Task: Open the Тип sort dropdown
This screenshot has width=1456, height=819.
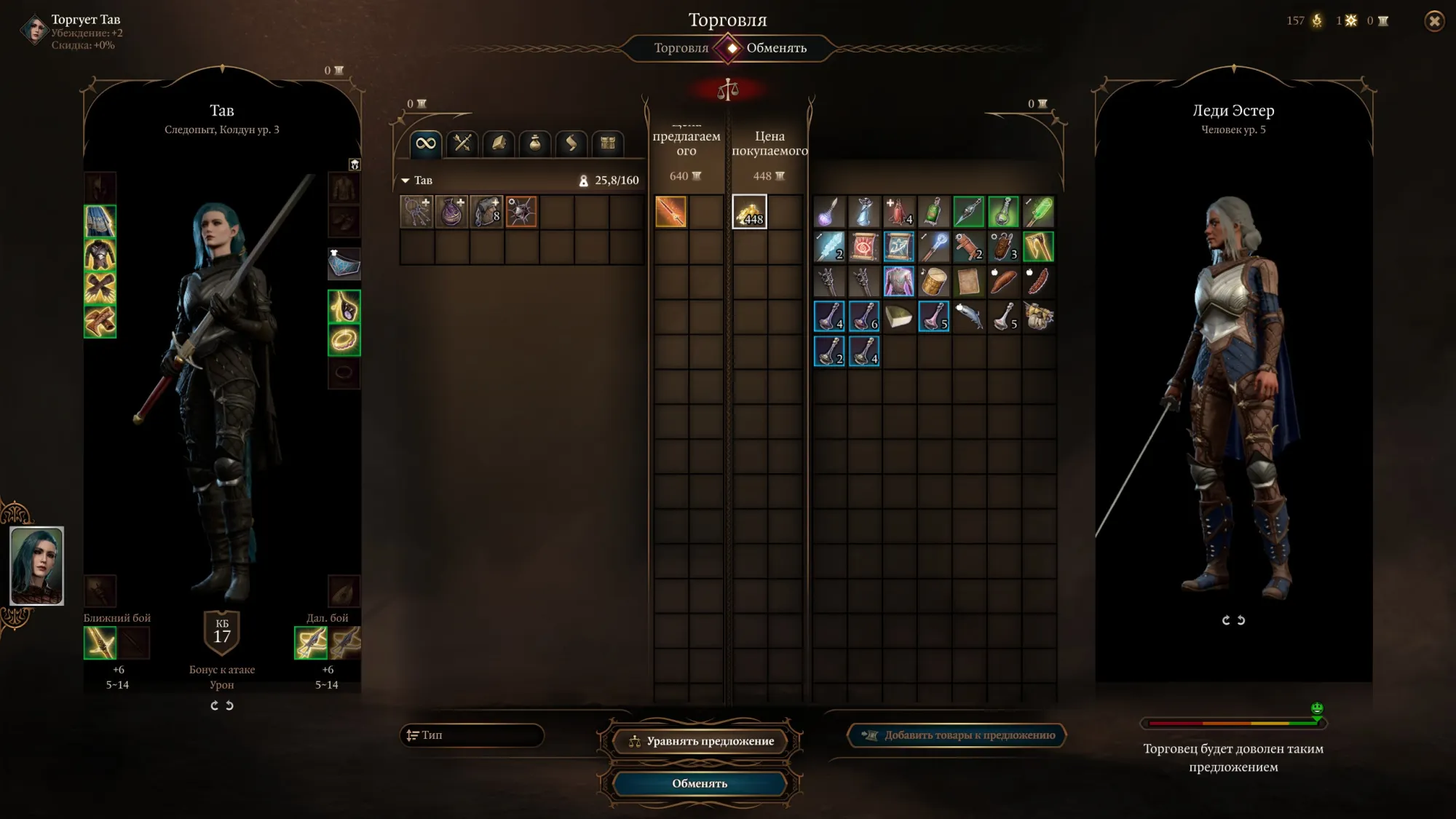Action: point(472,735)
